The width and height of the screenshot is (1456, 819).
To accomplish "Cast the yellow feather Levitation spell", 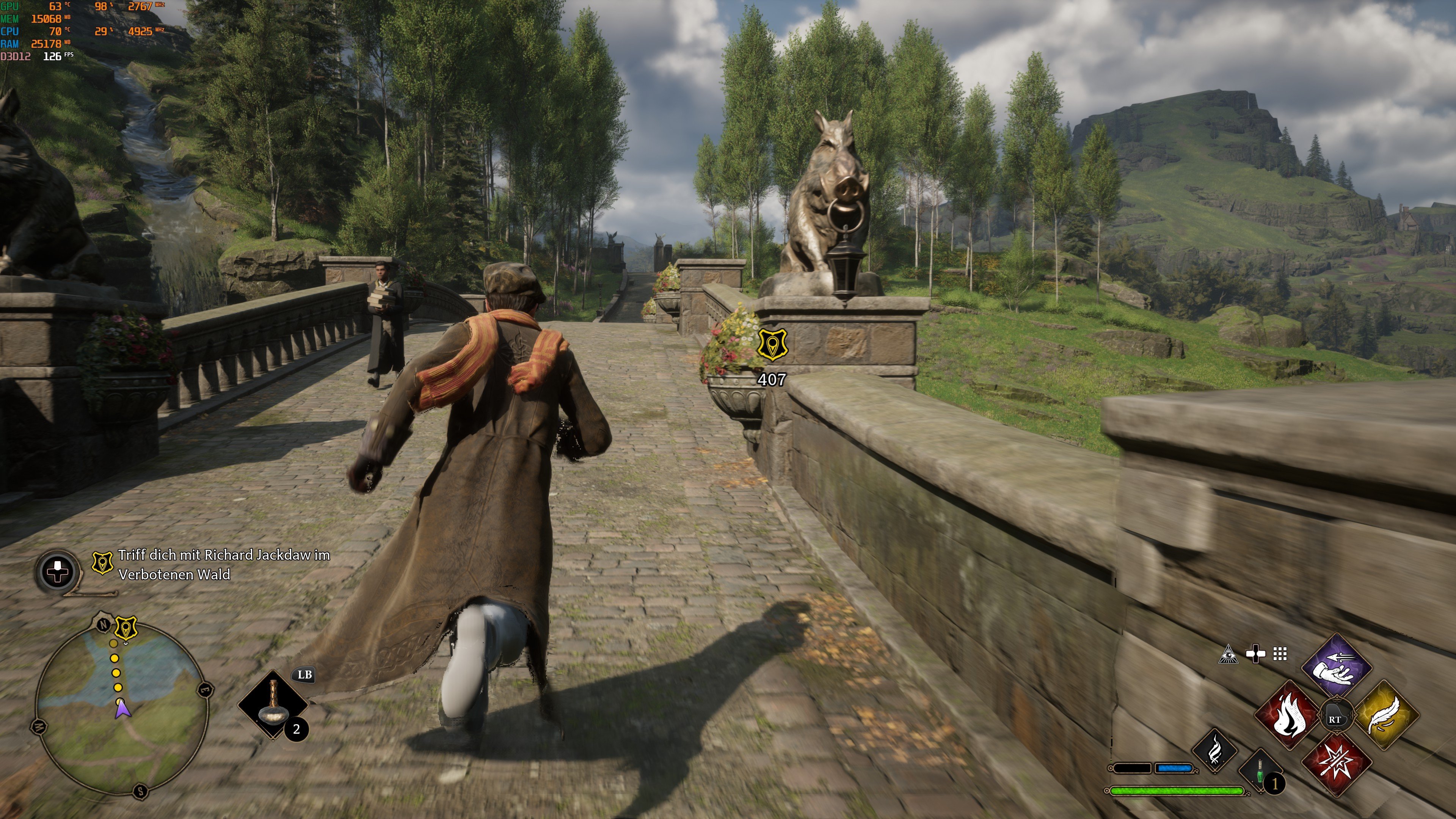I will coord(1387,715).
